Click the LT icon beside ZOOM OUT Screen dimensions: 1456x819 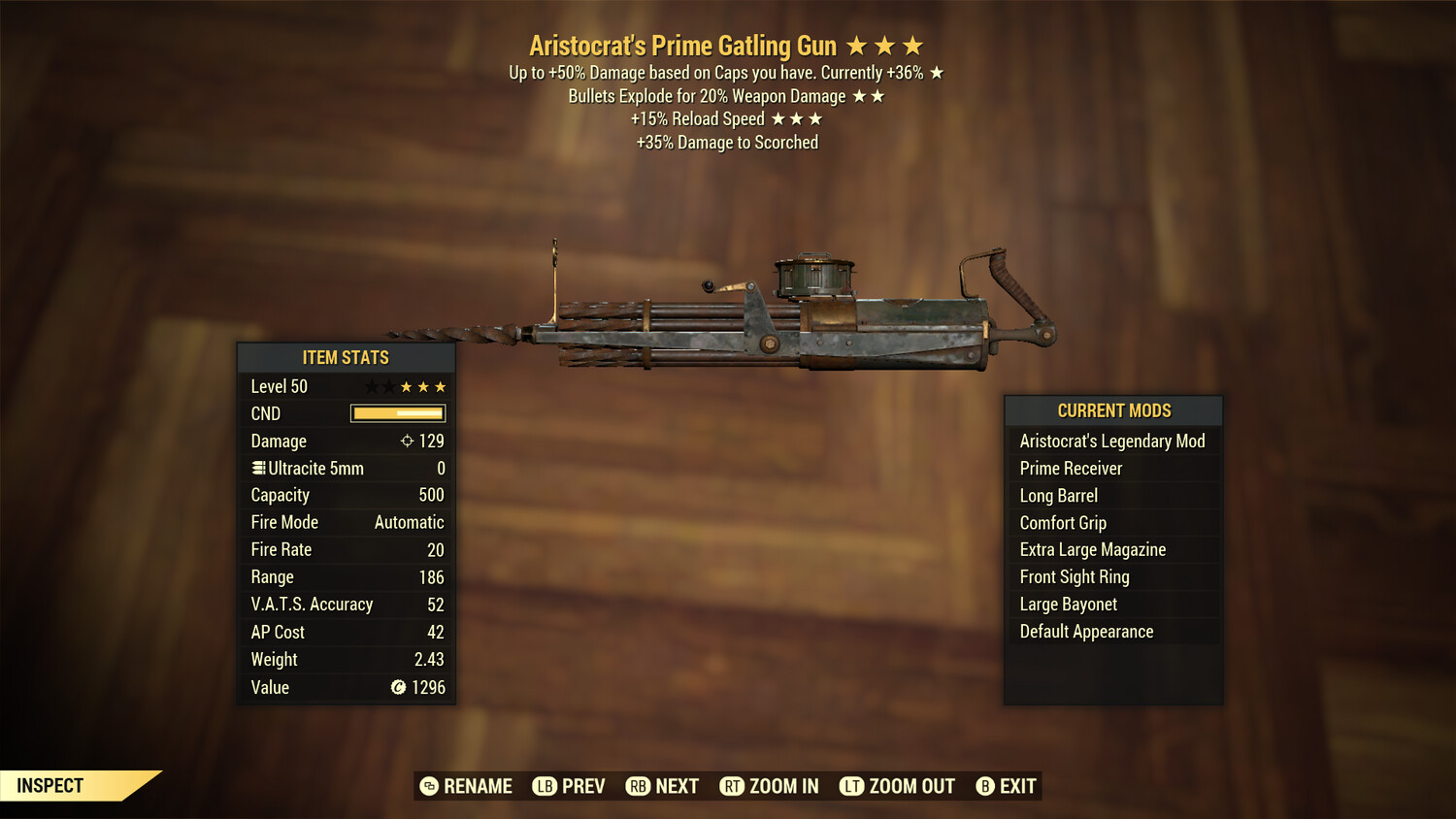click(x=851, y=786)
